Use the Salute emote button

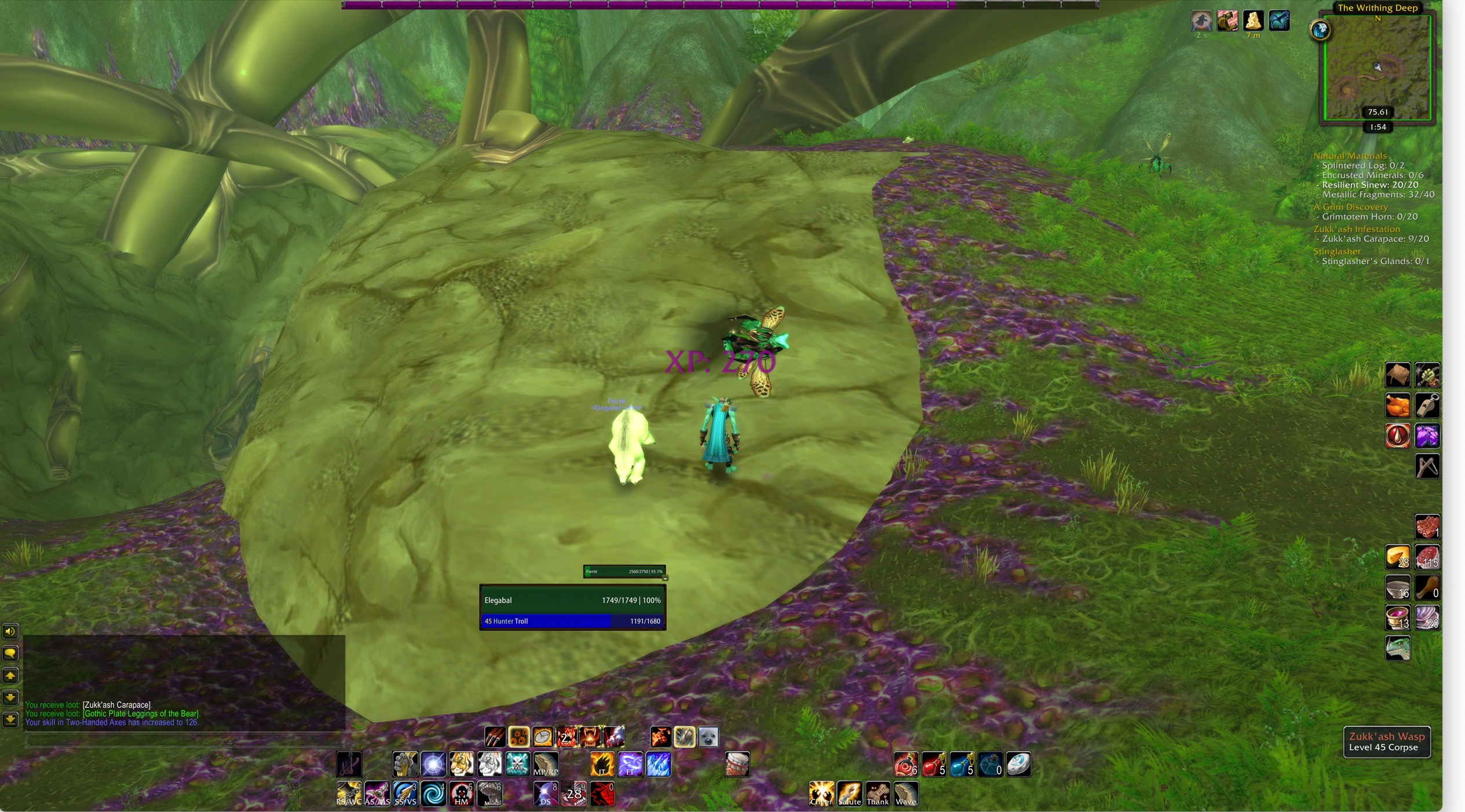(x=849, y=793)
